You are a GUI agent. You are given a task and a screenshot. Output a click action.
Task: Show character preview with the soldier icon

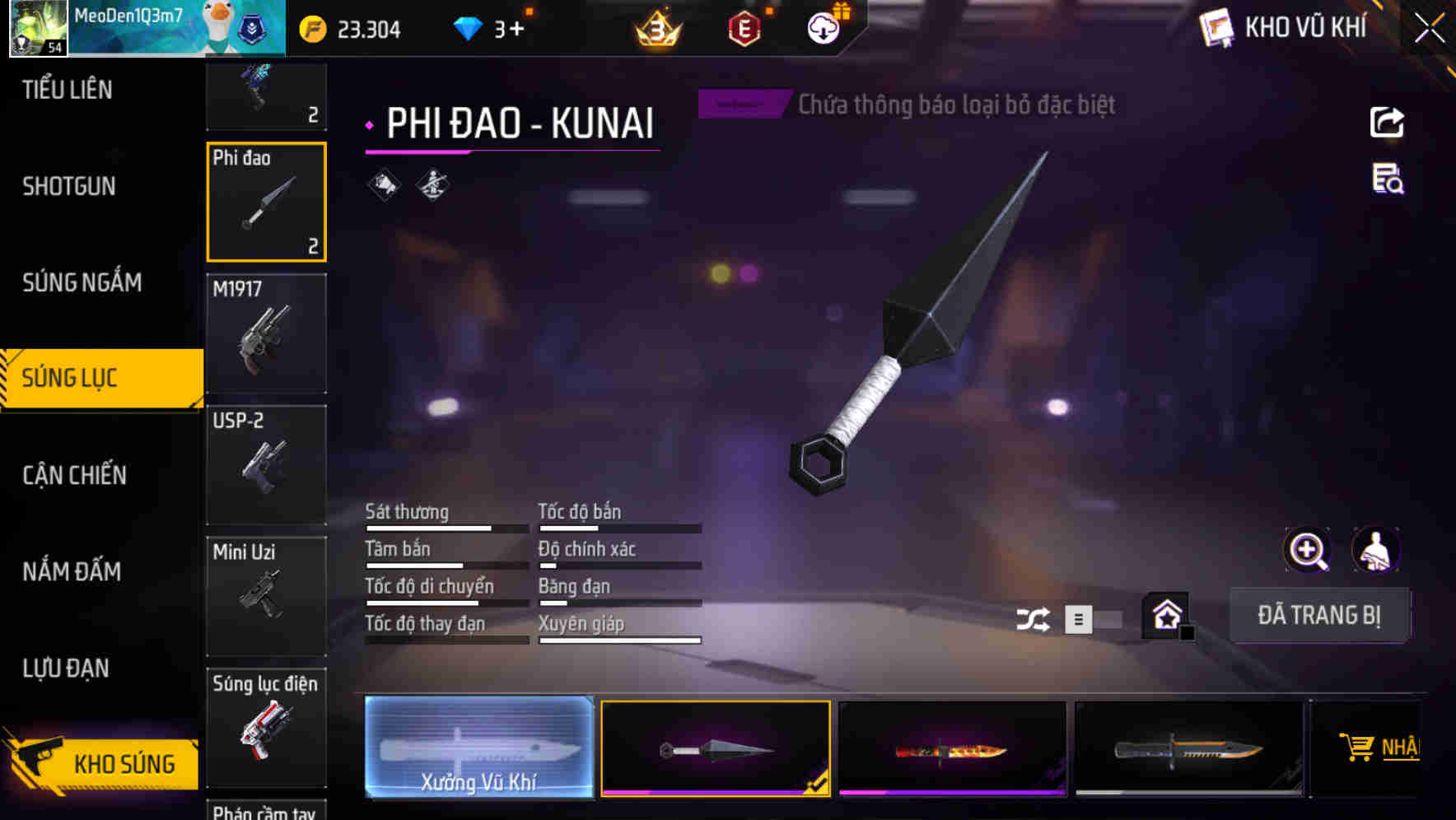[x=1376, y=550]
